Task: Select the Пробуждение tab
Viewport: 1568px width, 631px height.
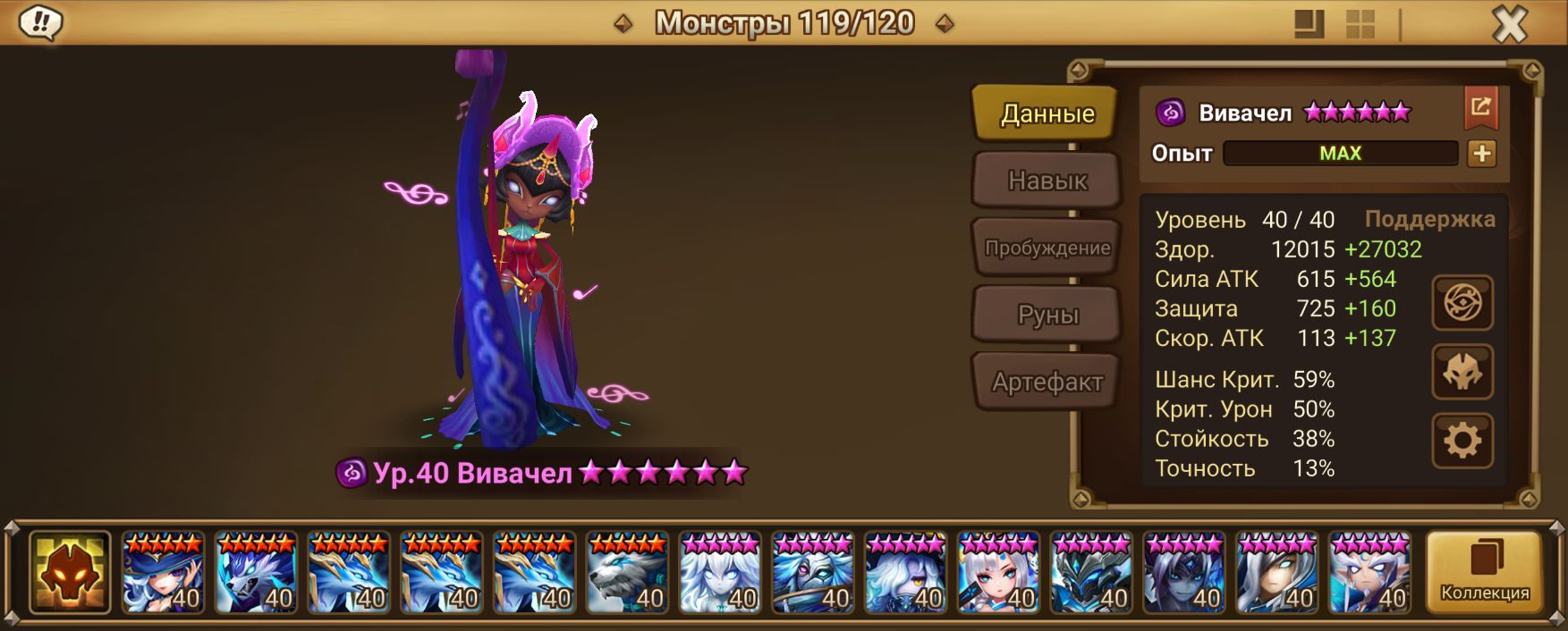Action: click(1047, 248)
